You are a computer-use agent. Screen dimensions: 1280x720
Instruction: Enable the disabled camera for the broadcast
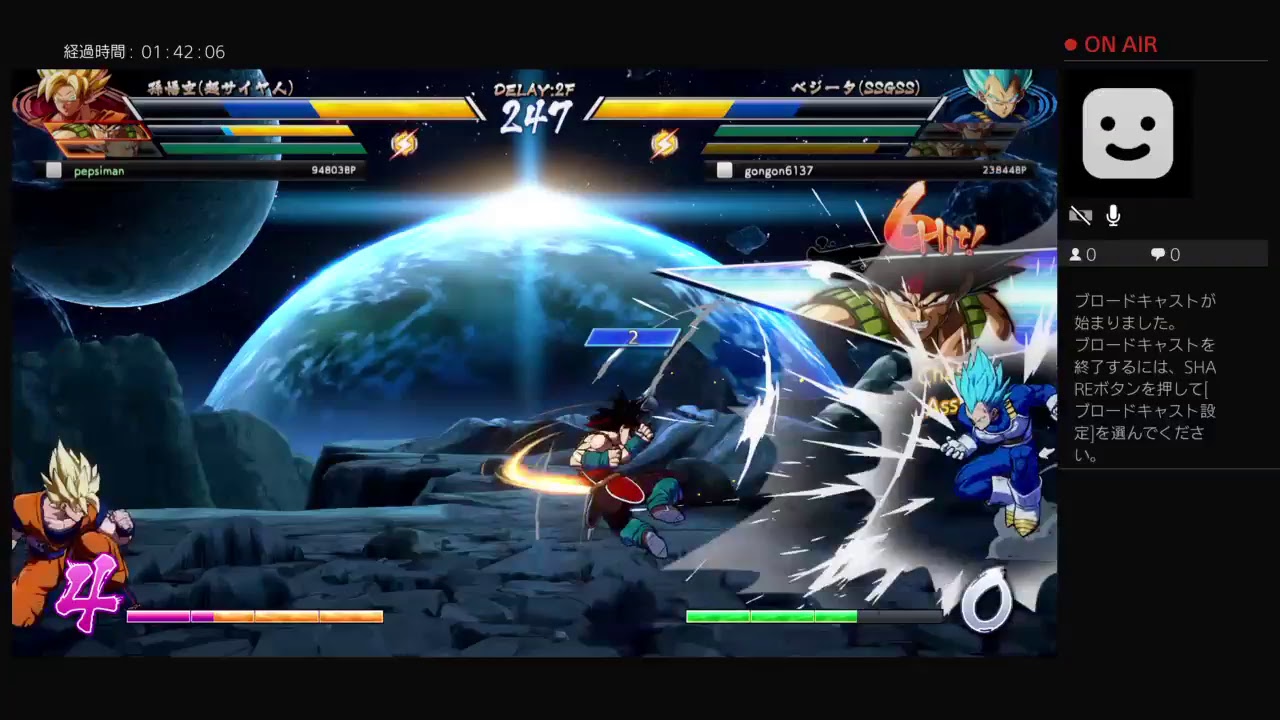click(1080, 215)
